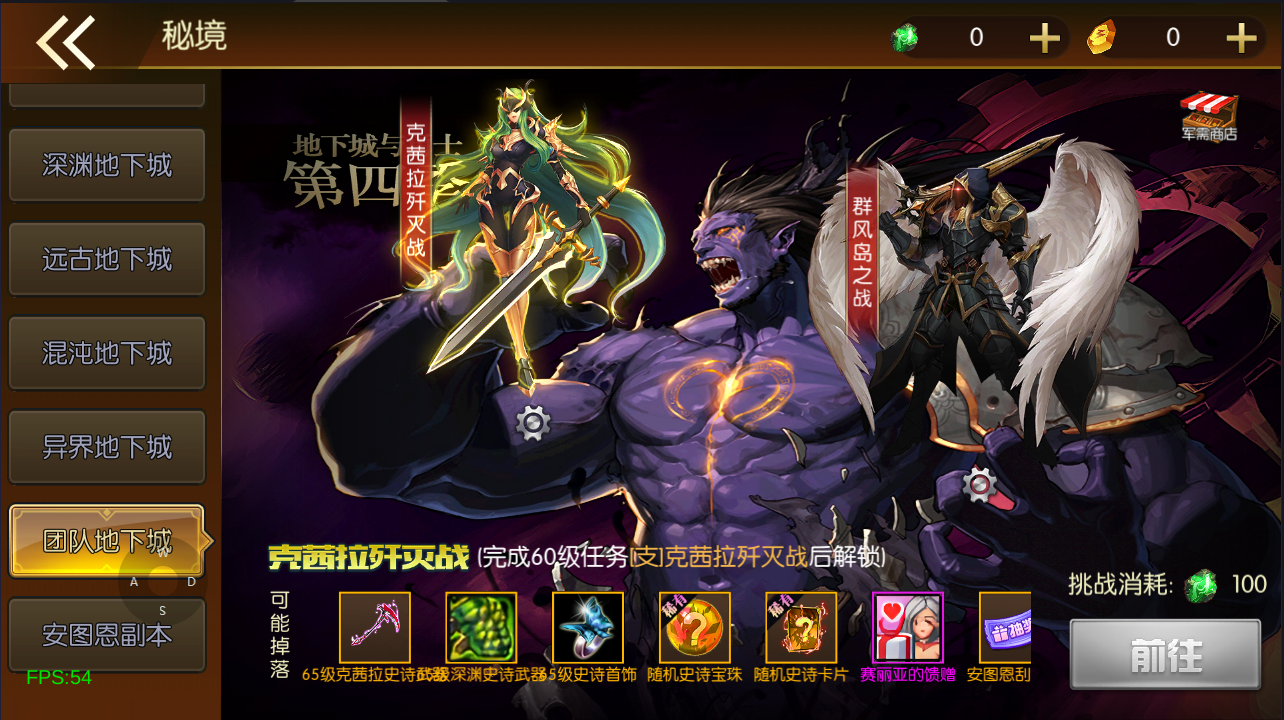This screenshot has width=1284, height=720.
Task: Switch to 团队地下城 category
Action: (x=106, y=540)
